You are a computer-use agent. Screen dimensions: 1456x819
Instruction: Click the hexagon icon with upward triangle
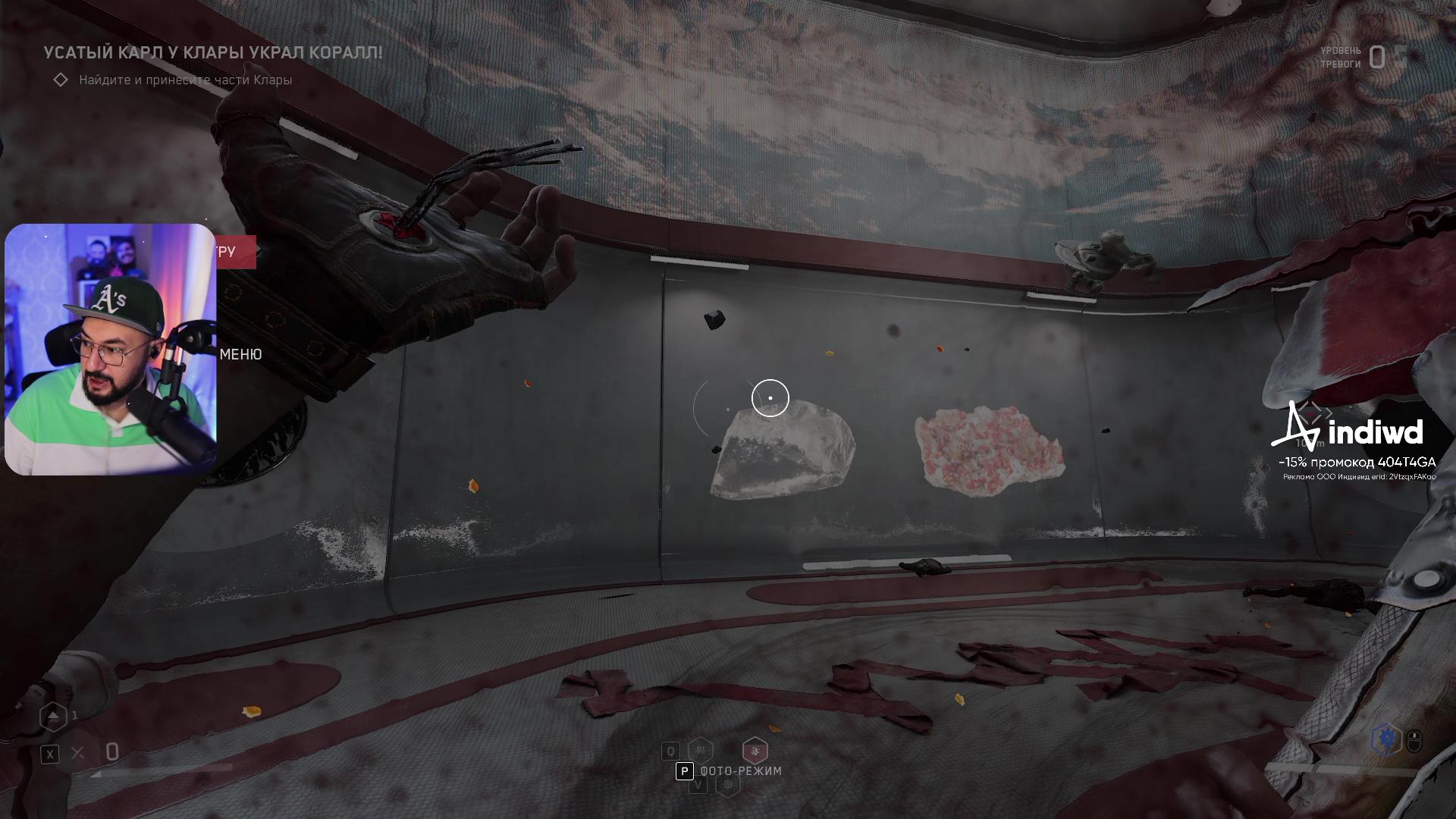53,716
